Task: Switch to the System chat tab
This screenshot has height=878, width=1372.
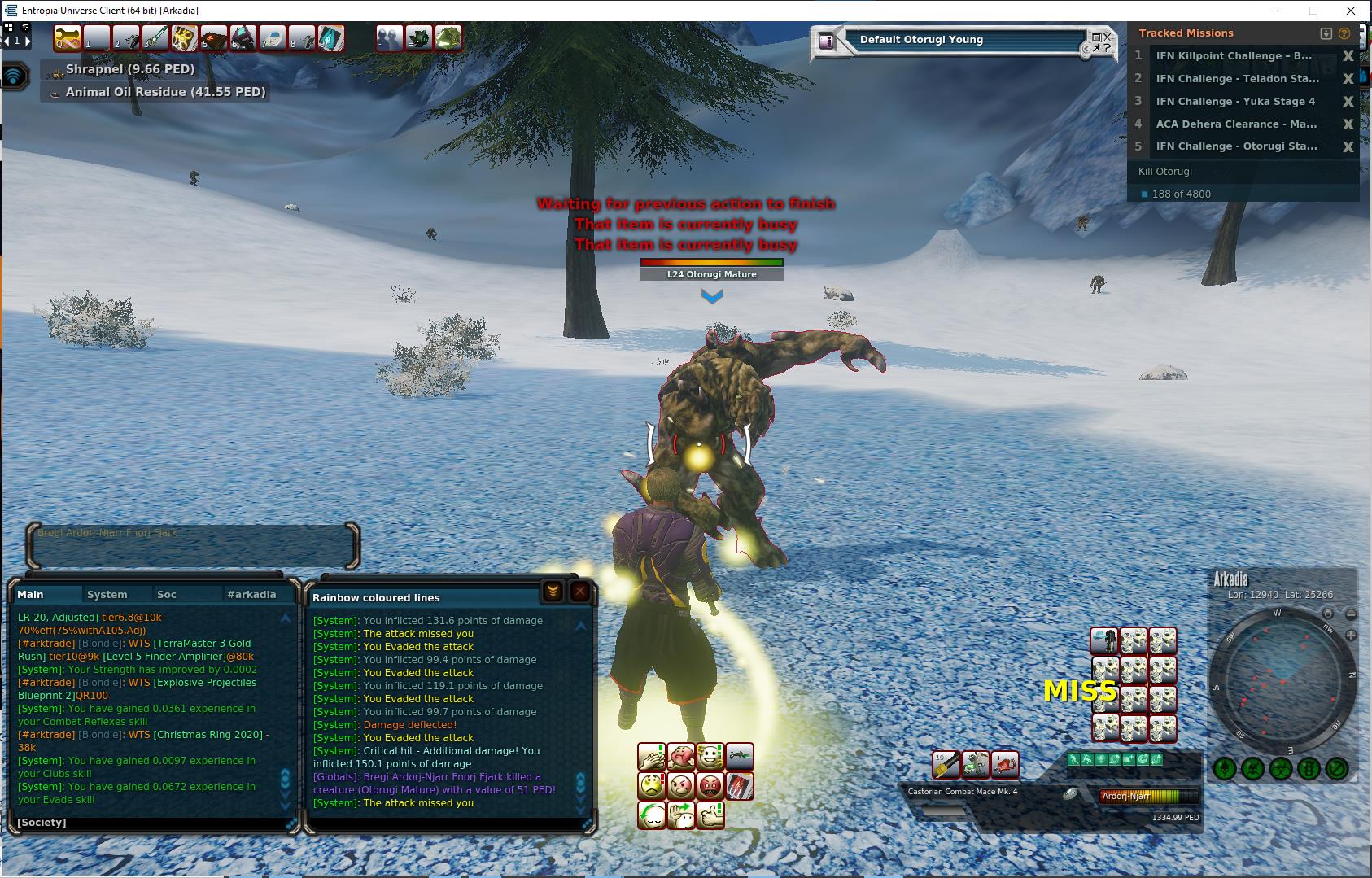Action: (107, 595)
